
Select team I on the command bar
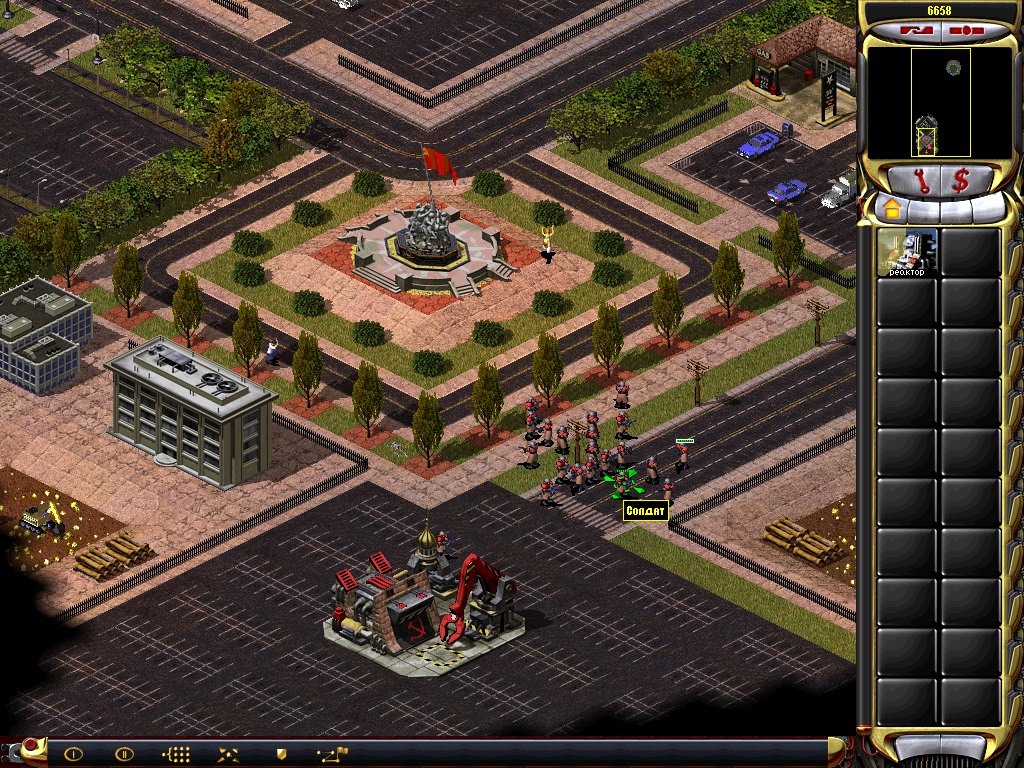tap(74, 753)
